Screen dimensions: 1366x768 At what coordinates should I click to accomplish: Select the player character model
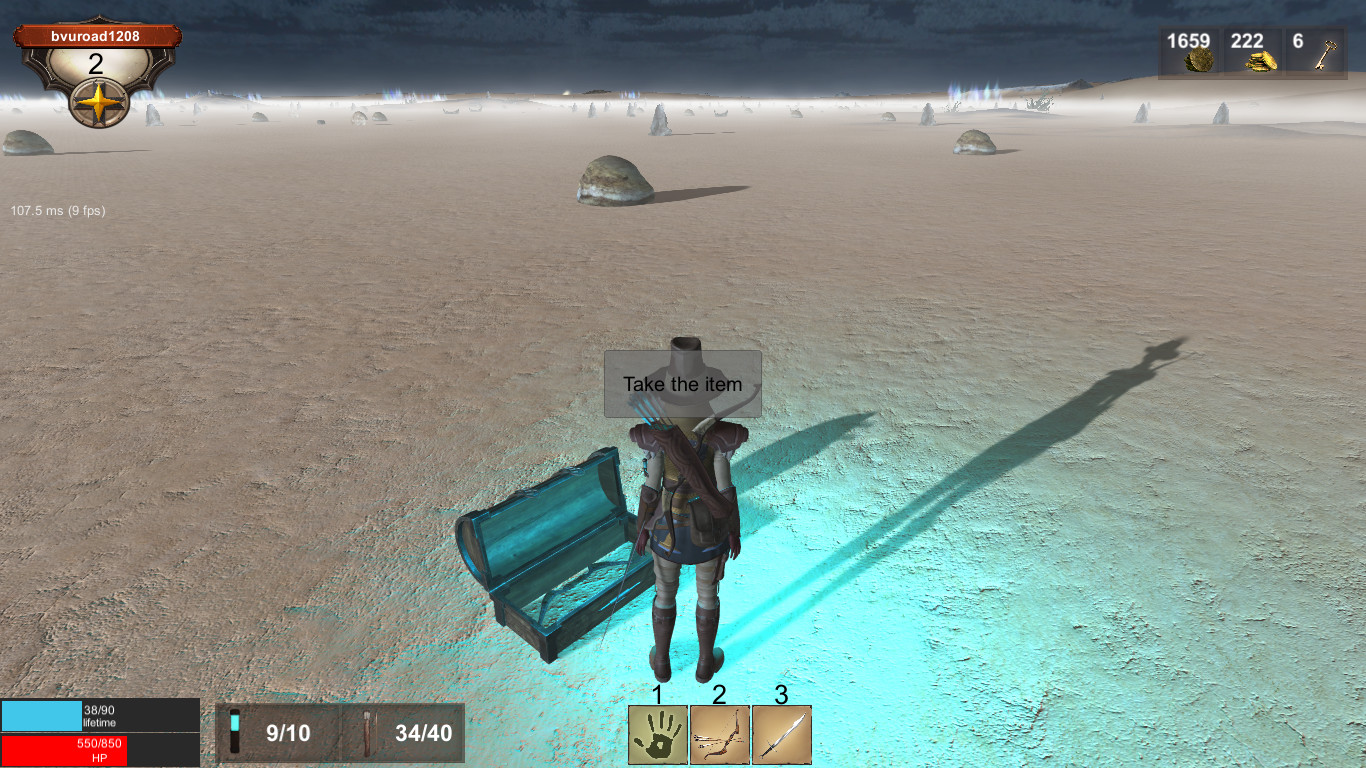[x=688, y=520]
